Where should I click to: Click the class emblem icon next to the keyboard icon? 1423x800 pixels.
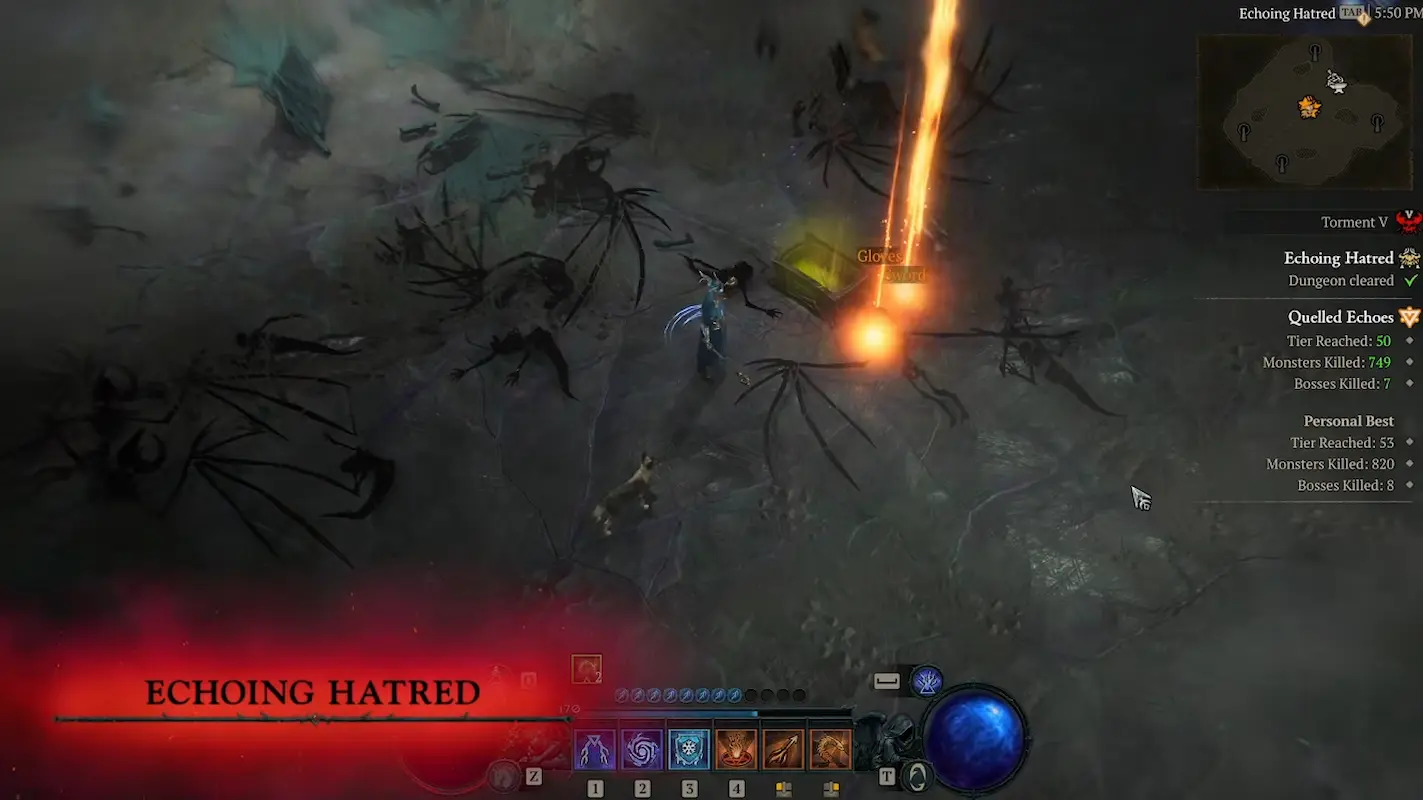click(927, 682)
